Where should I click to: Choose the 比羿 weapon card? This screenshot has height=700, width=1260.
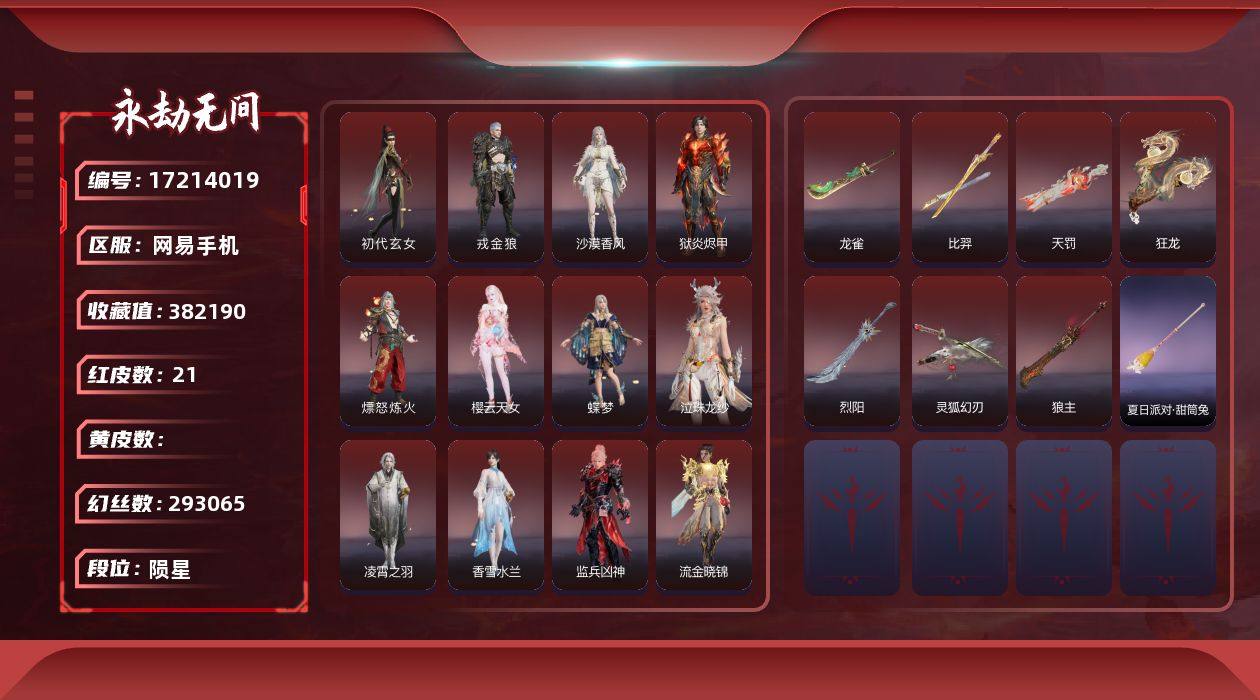pos(960,187)
